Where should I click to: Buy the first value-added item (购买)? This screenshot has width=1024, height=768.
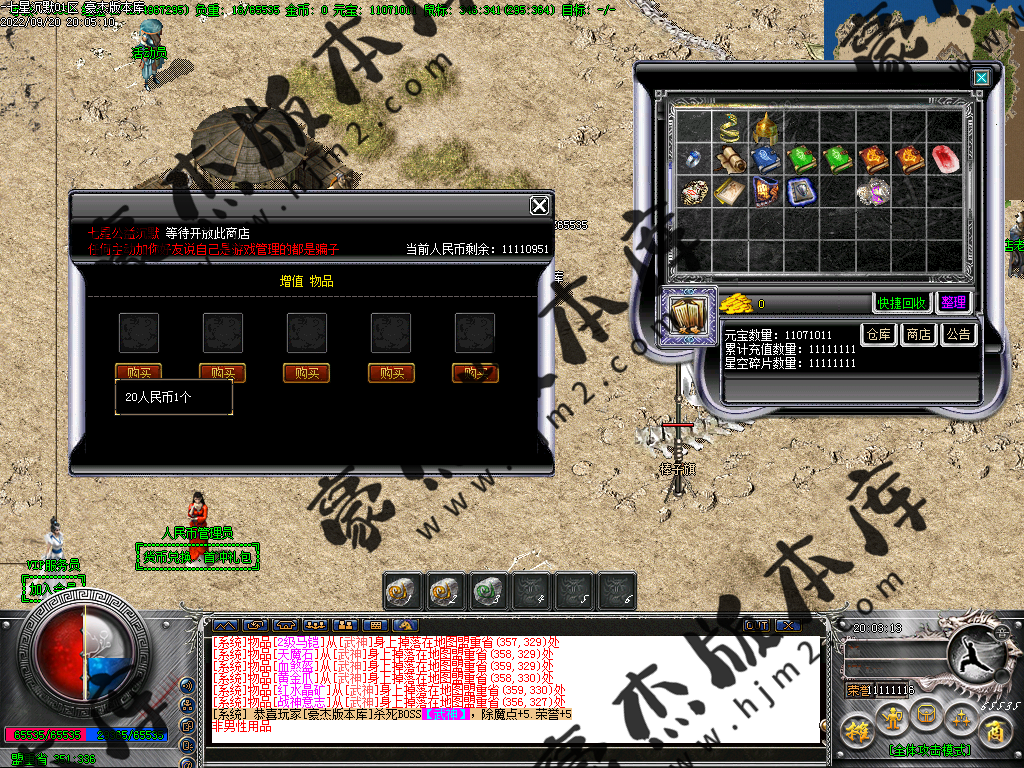(139, 373)
